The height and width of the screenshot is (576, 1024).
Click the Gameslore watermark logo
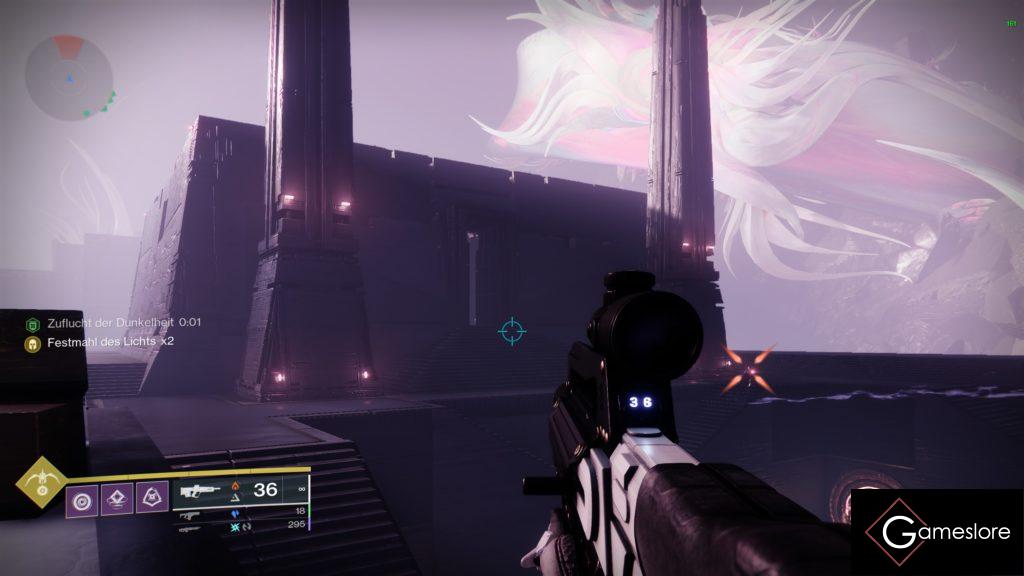[x=937, y=532]
